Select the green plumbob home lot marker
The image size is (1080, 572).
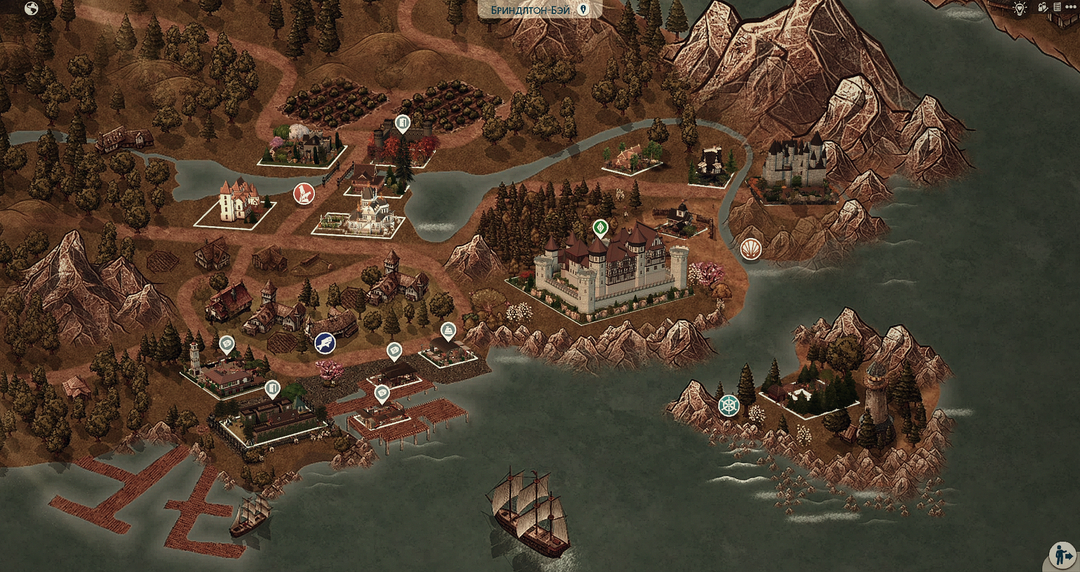coord(600,227)
